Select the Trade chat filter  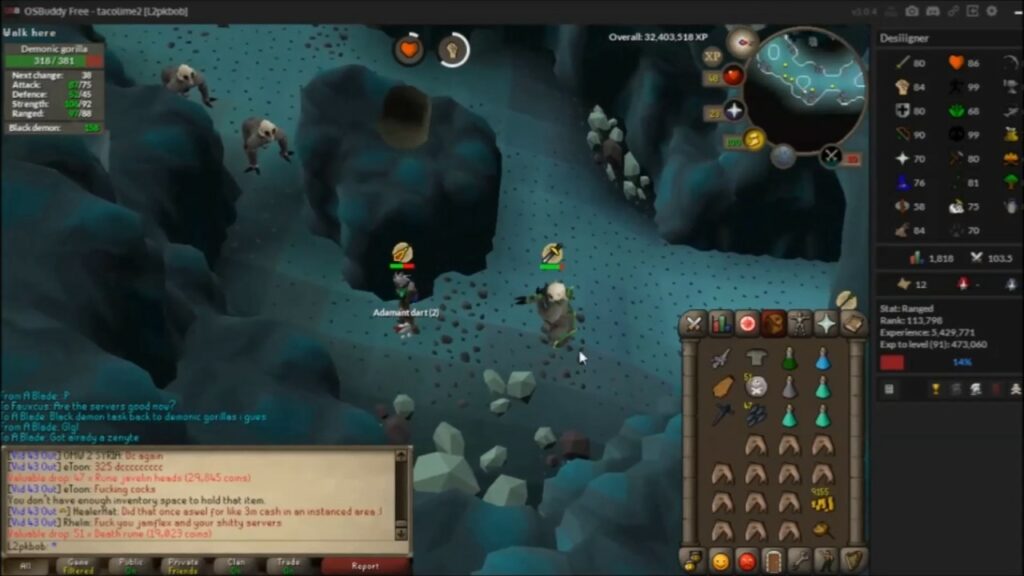click(290, 566)
